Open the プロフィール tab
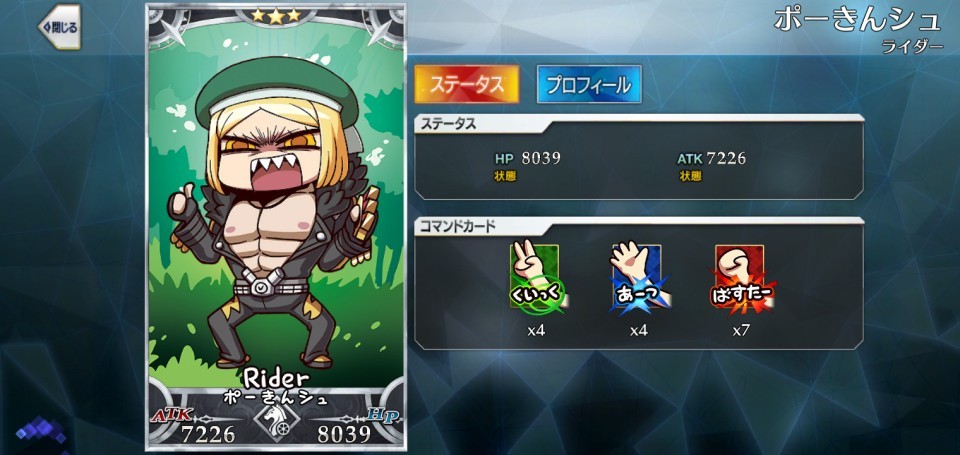 pyautogui.click(x=588, y=85)
